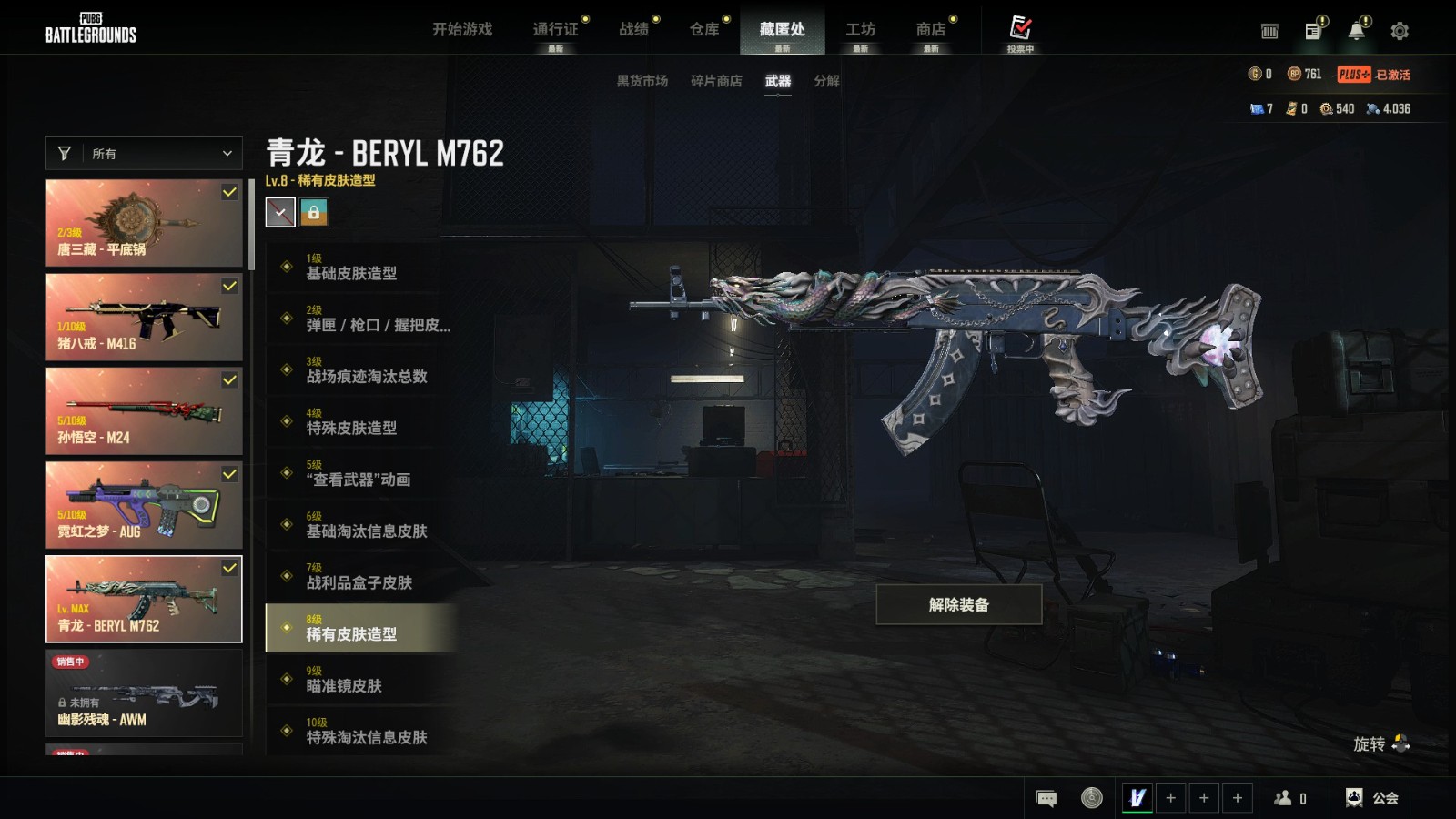Visit the 商店 tab
This screenshot has width=1456, height=819.
(931, 29)
